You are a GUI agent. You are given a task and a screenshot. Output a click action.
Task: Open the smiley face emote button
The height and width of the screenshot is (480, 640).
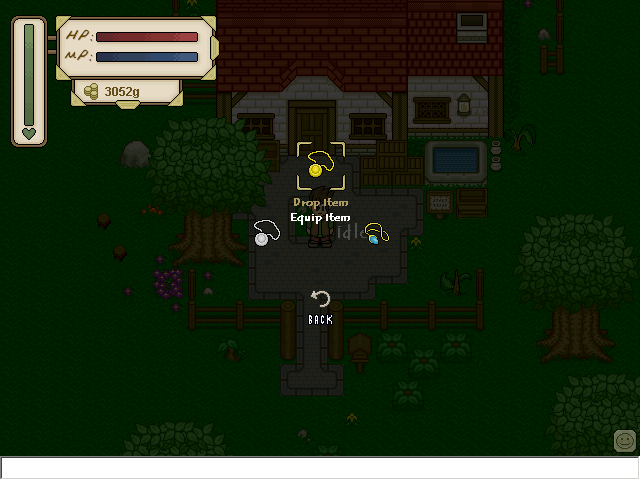pos(625,440)
